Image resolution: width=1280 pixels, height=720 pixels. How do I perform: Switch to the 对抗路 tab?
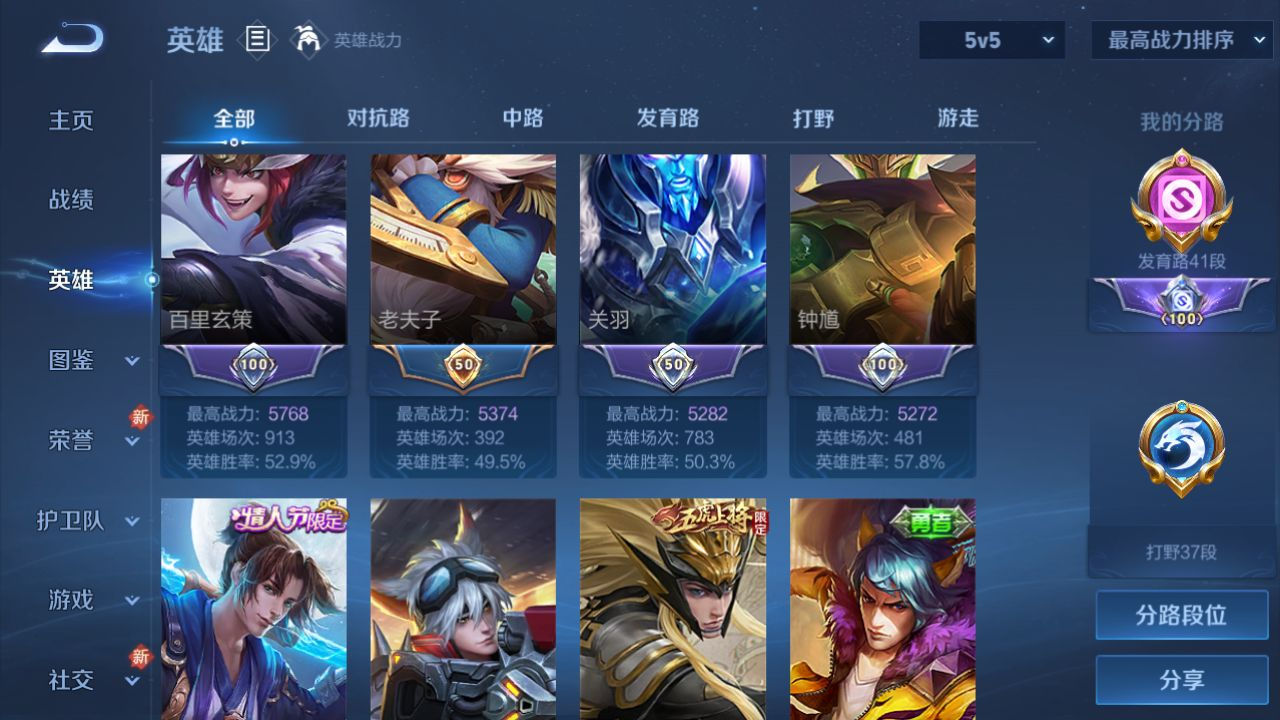(378, 118)
